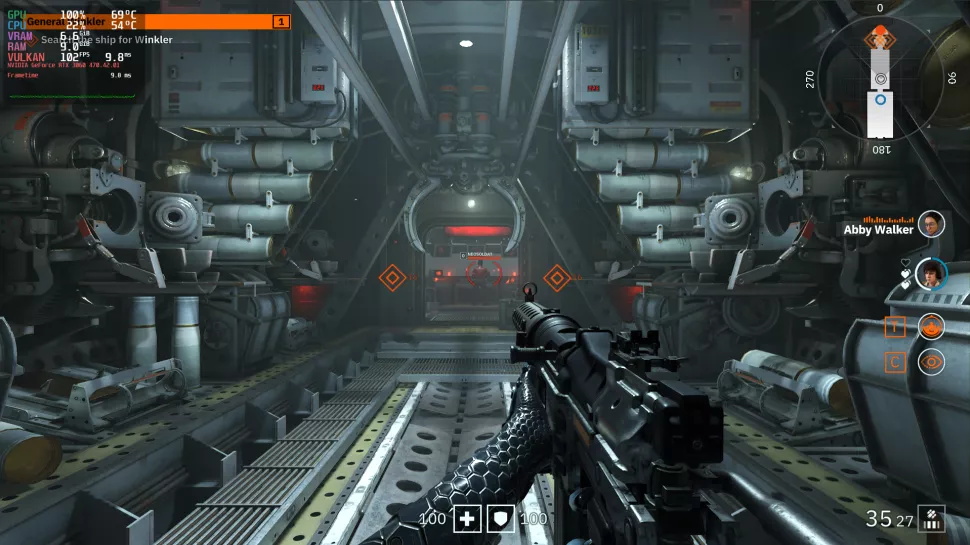Click the armor shield icon
The image size is (970, 545).
(x=500, y=518)
